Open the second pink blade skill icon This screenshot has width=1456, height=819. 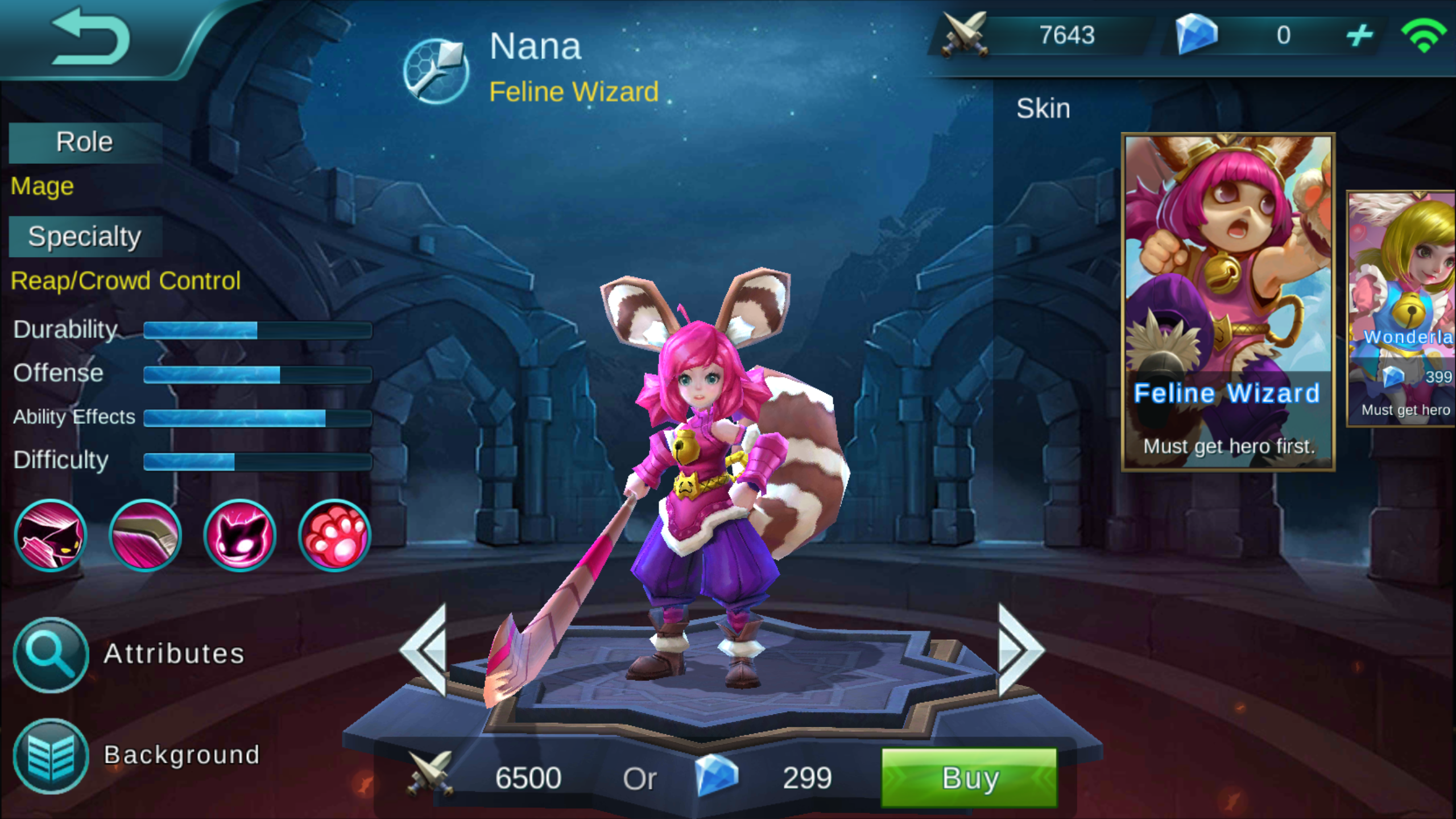tap(146, 535)
